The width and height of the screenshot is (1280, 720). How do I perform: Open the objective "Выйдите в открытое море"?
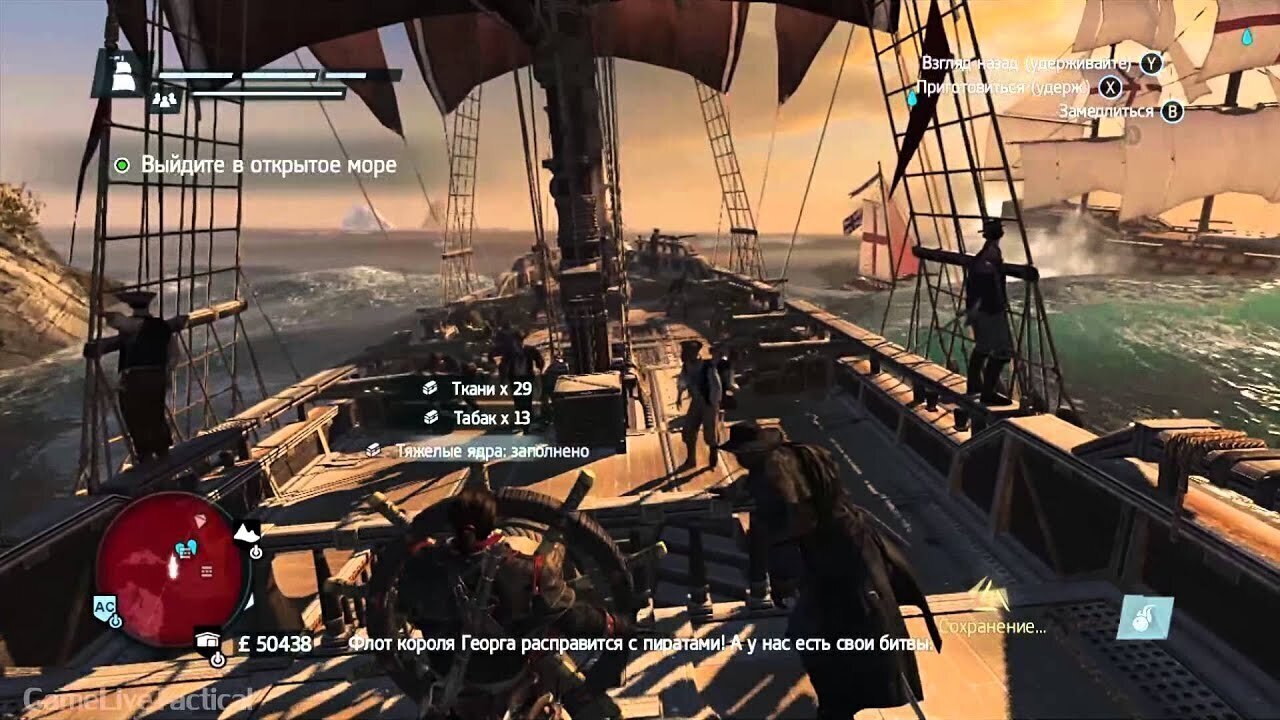[x=268, y=165]
